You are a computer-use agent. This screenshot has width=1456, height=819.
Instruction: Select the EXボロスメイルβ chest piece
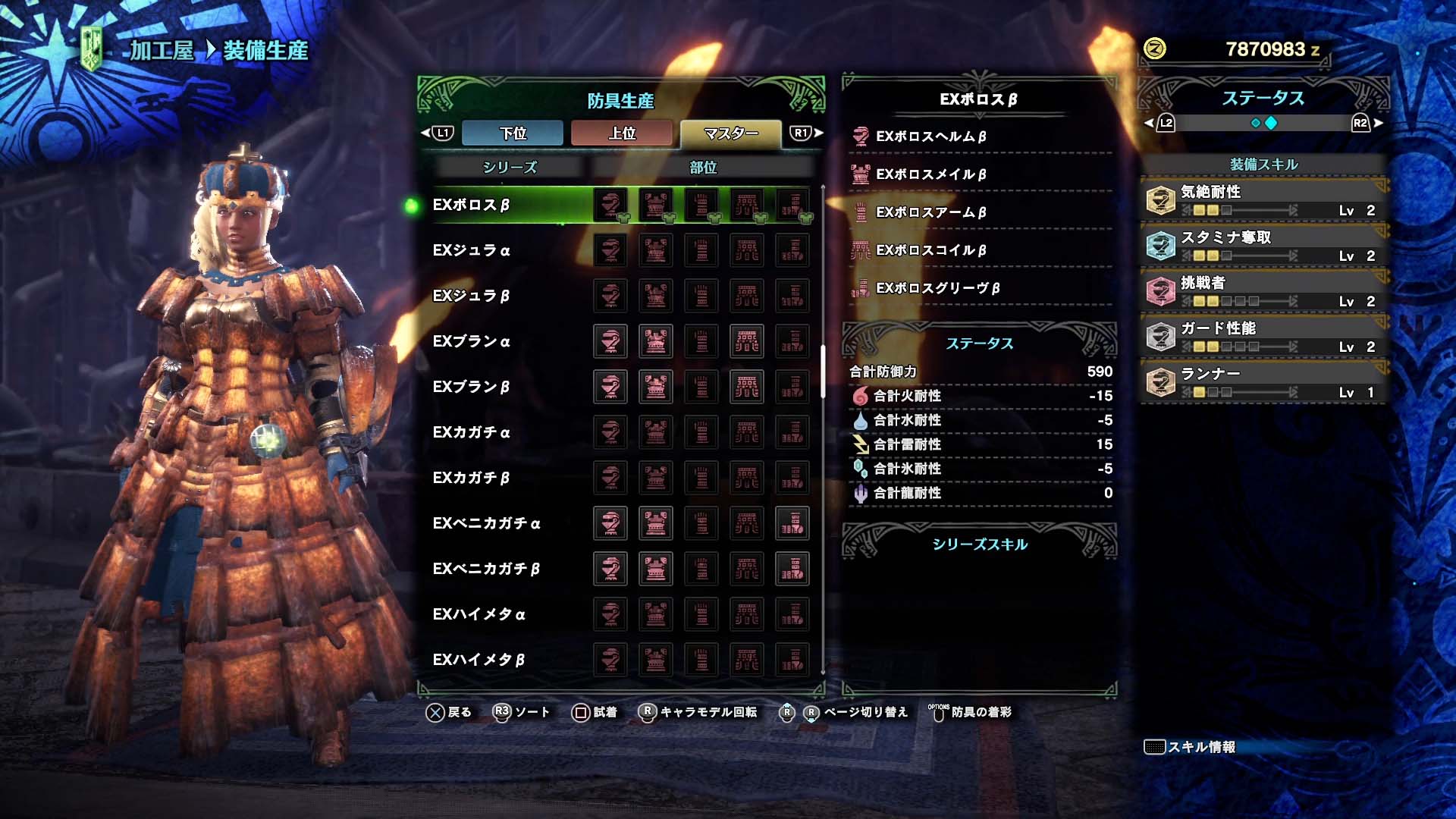pos(931,174)
